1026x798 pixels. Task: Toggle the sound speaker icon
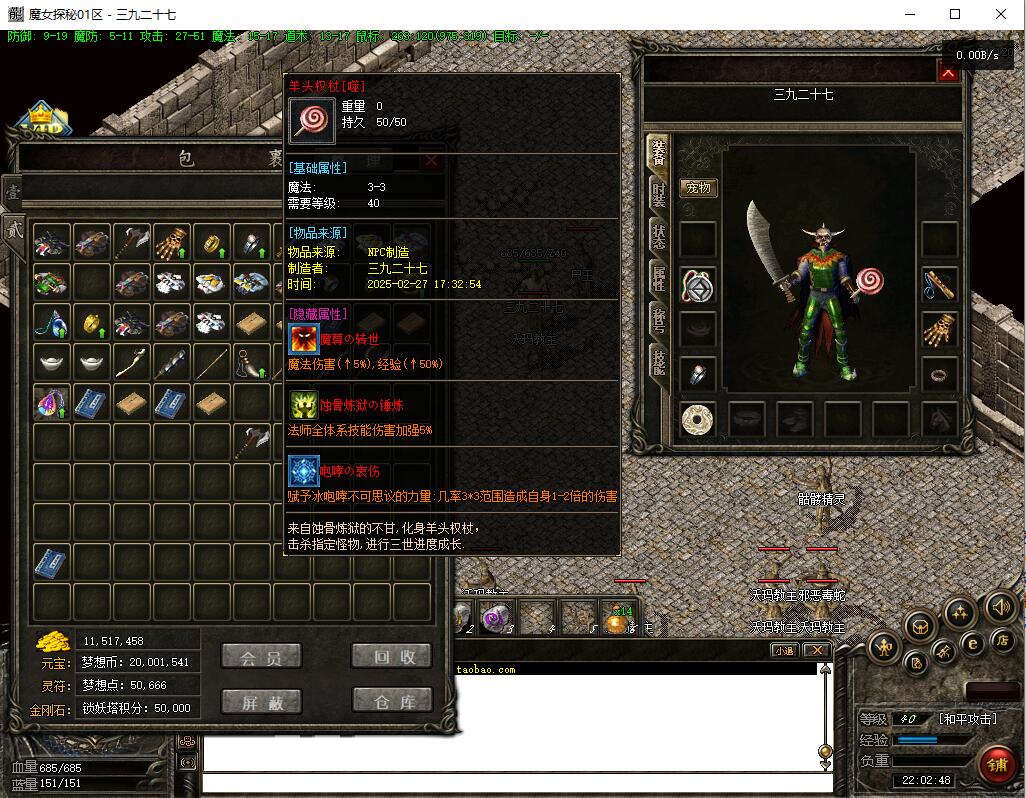pyautogui.click(x=1000, y=606)
